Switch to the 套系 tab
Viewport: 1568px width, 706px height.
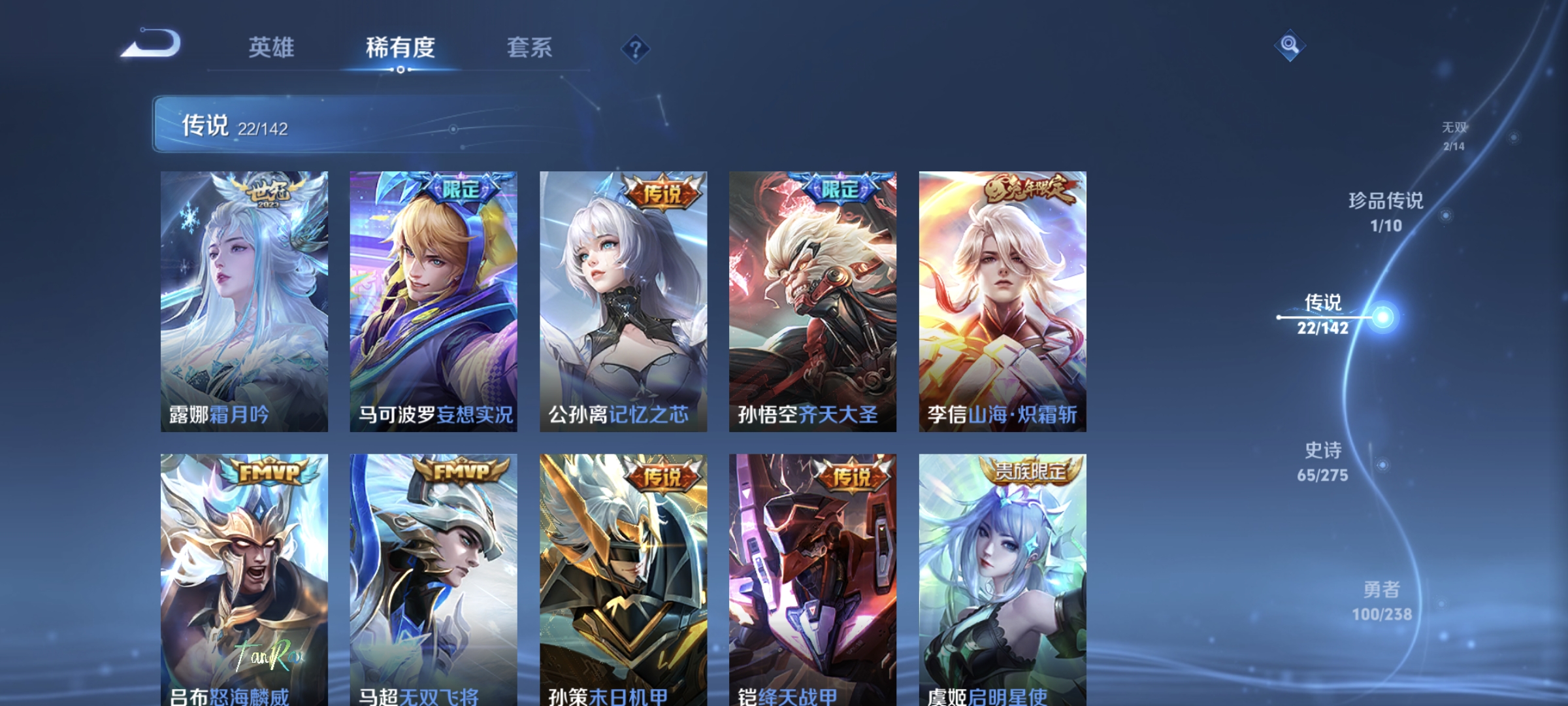pyautogui.click(x=529, y=47)
